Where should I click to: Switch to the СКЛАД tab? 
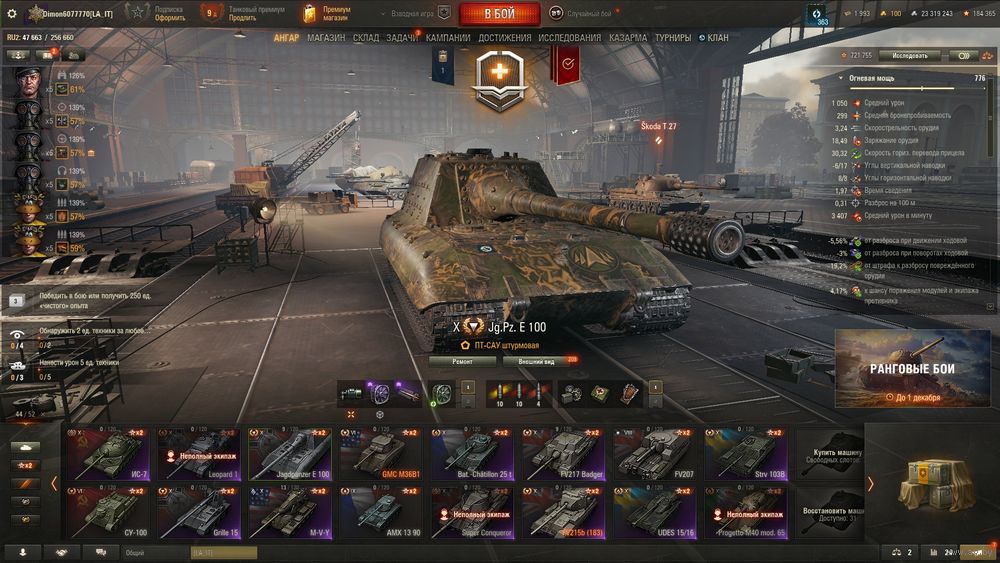point(366,38)
